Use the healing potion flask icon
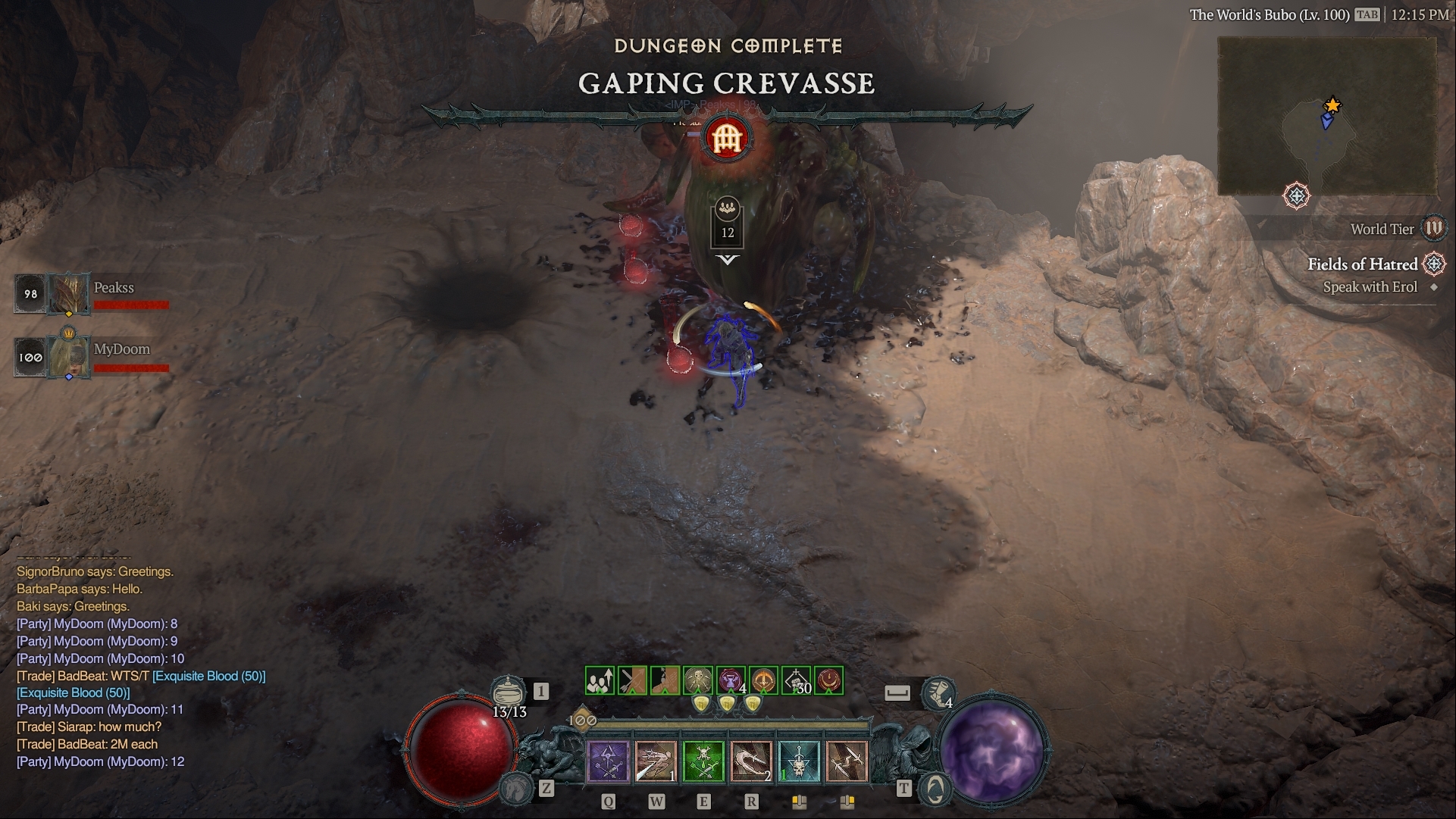 [508, 691]
